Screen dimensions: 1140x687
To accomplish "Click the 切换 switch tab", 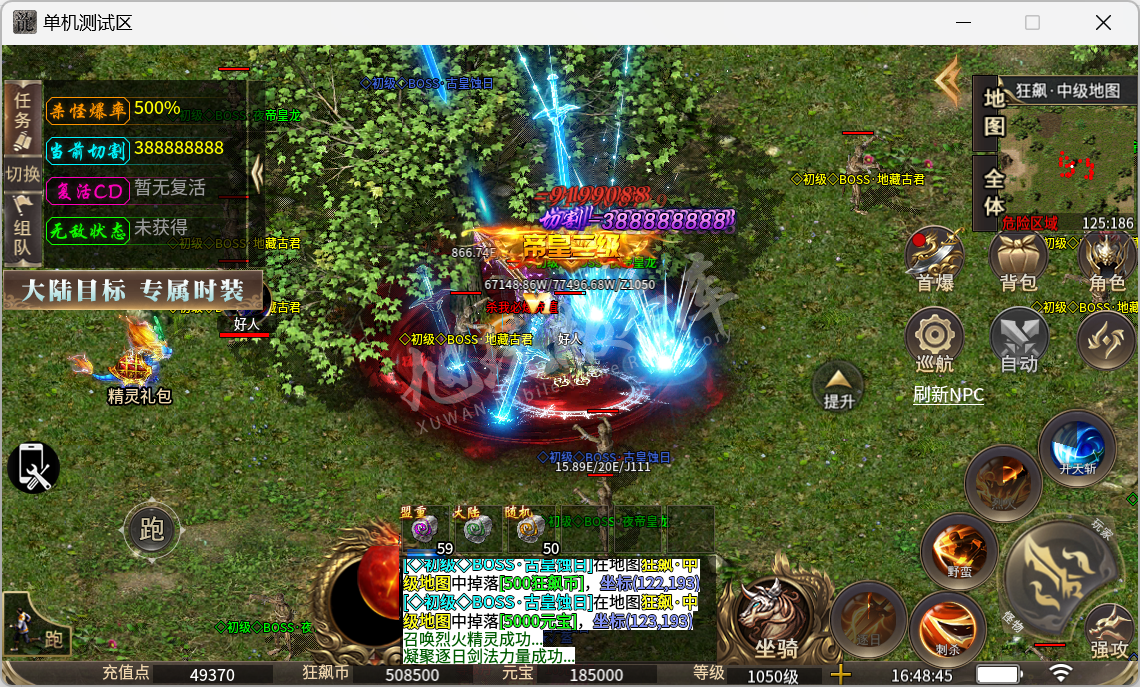I will (23, 173).
